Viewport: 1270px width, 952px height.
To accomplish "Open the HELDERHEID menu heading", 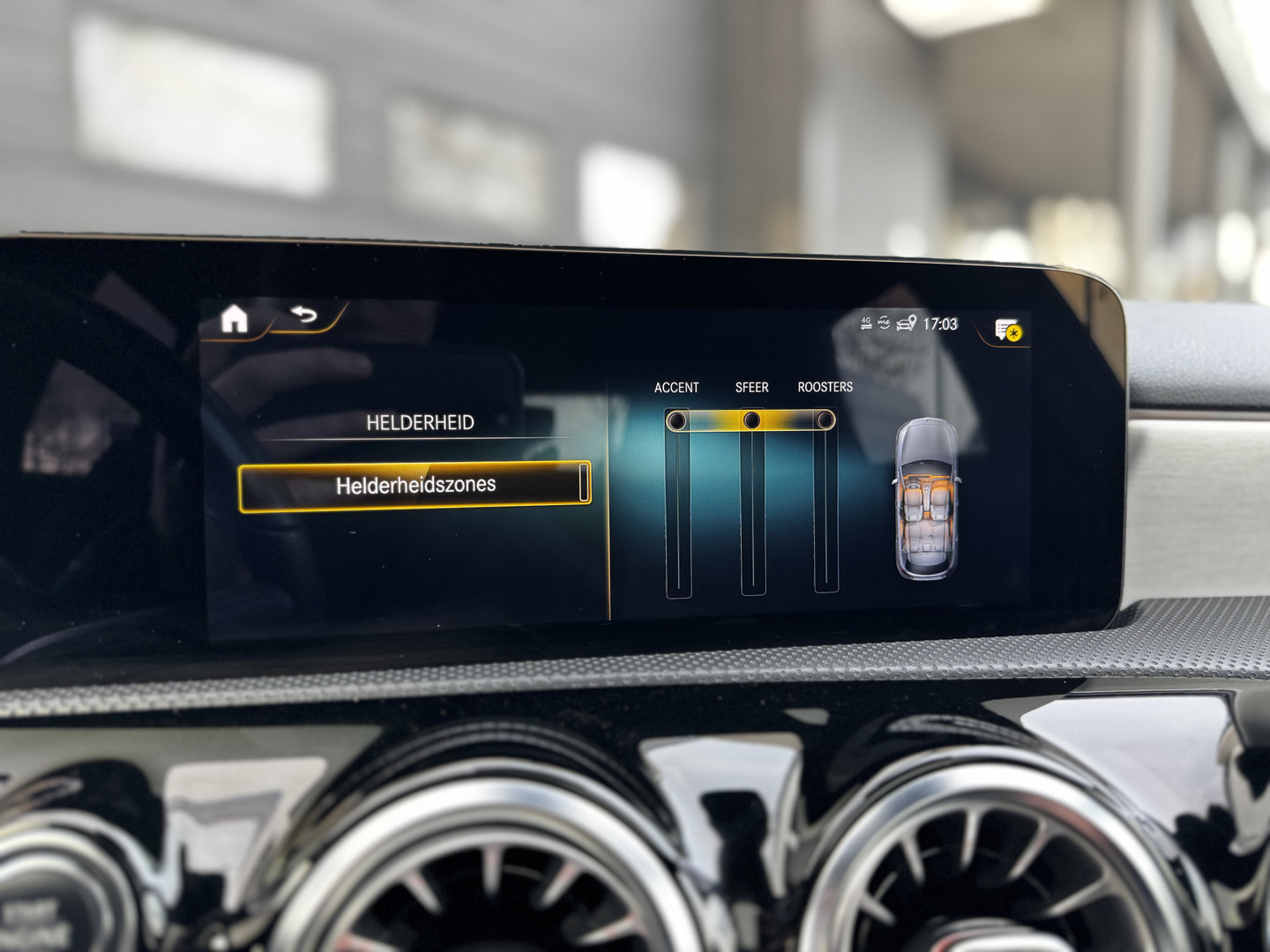I will pyautogui.click(x=422, y=421).
